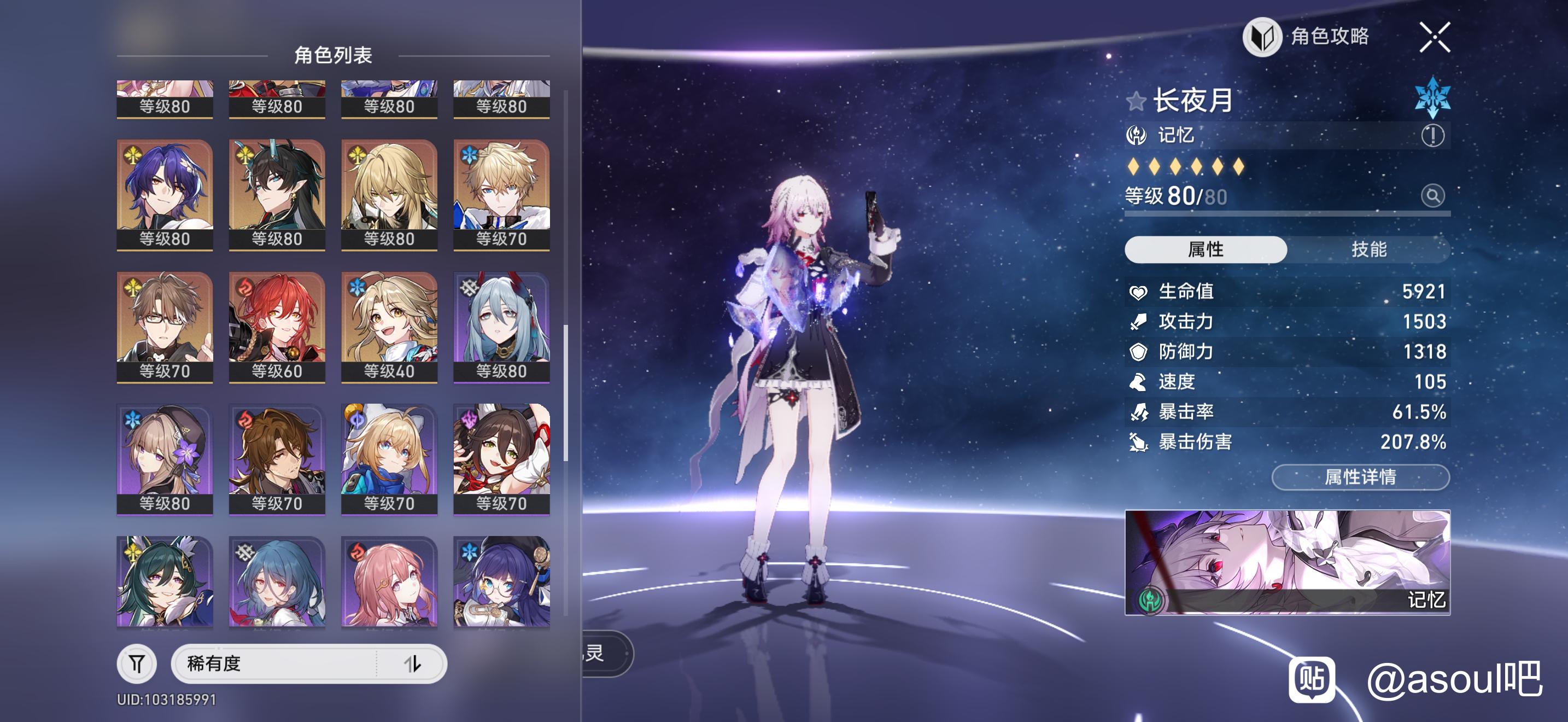The image size is (1568, 722).
Task: Select the pink-haired character portrait
Action: (389, 581)
